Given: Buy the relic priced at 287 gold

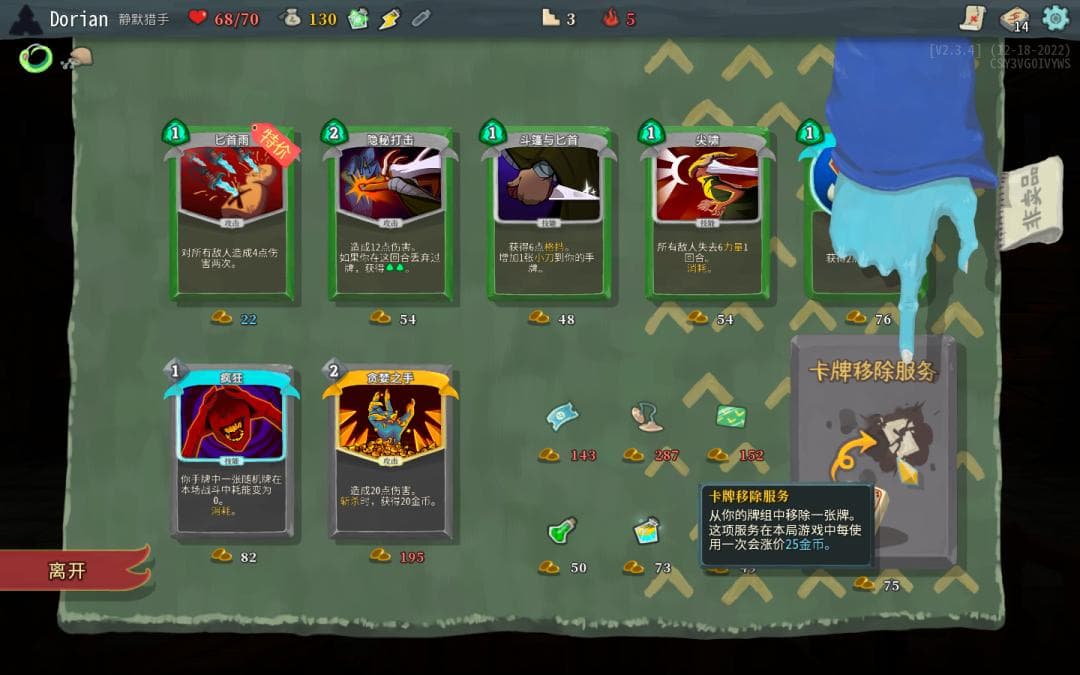Looking at the screenshot, I should coord(647,416).
